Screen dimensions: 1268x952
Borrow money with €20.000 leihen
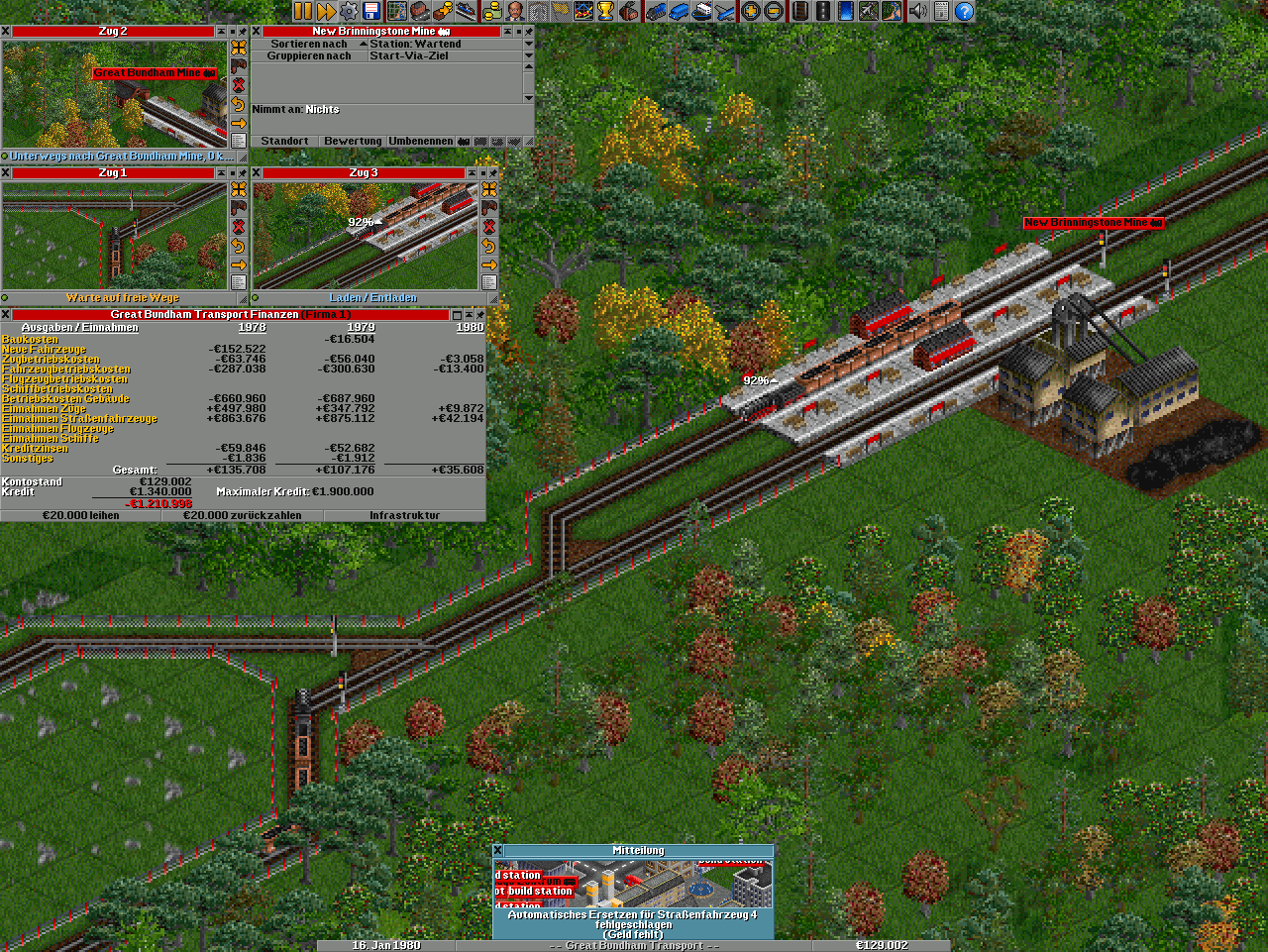pyautogui.click(x=81, y=515)
